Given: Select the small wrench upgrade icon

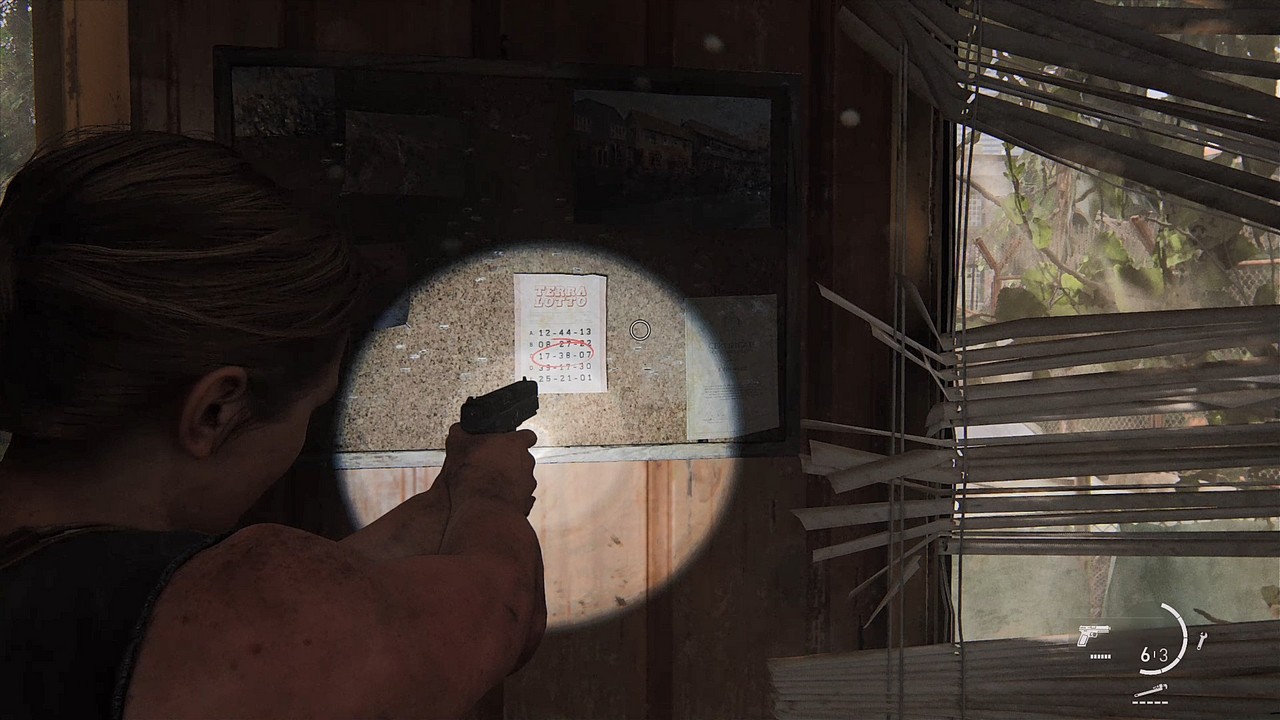Looking at the screenshot, I should click(1202, 640).
